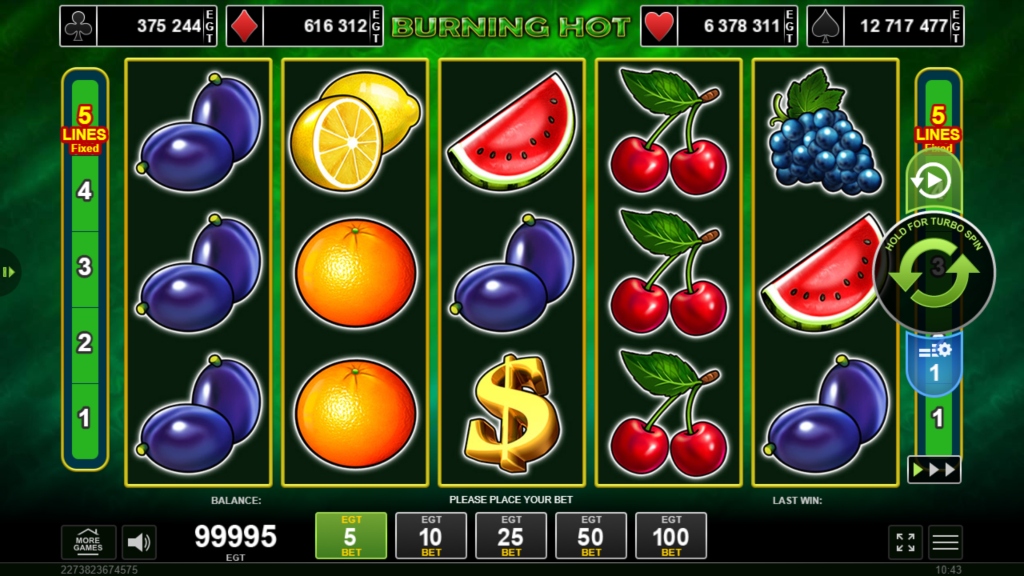The width and height of the screenshot is (1024, 576).
Task: Pick the 50 EGT bet option
Action: 591,535
